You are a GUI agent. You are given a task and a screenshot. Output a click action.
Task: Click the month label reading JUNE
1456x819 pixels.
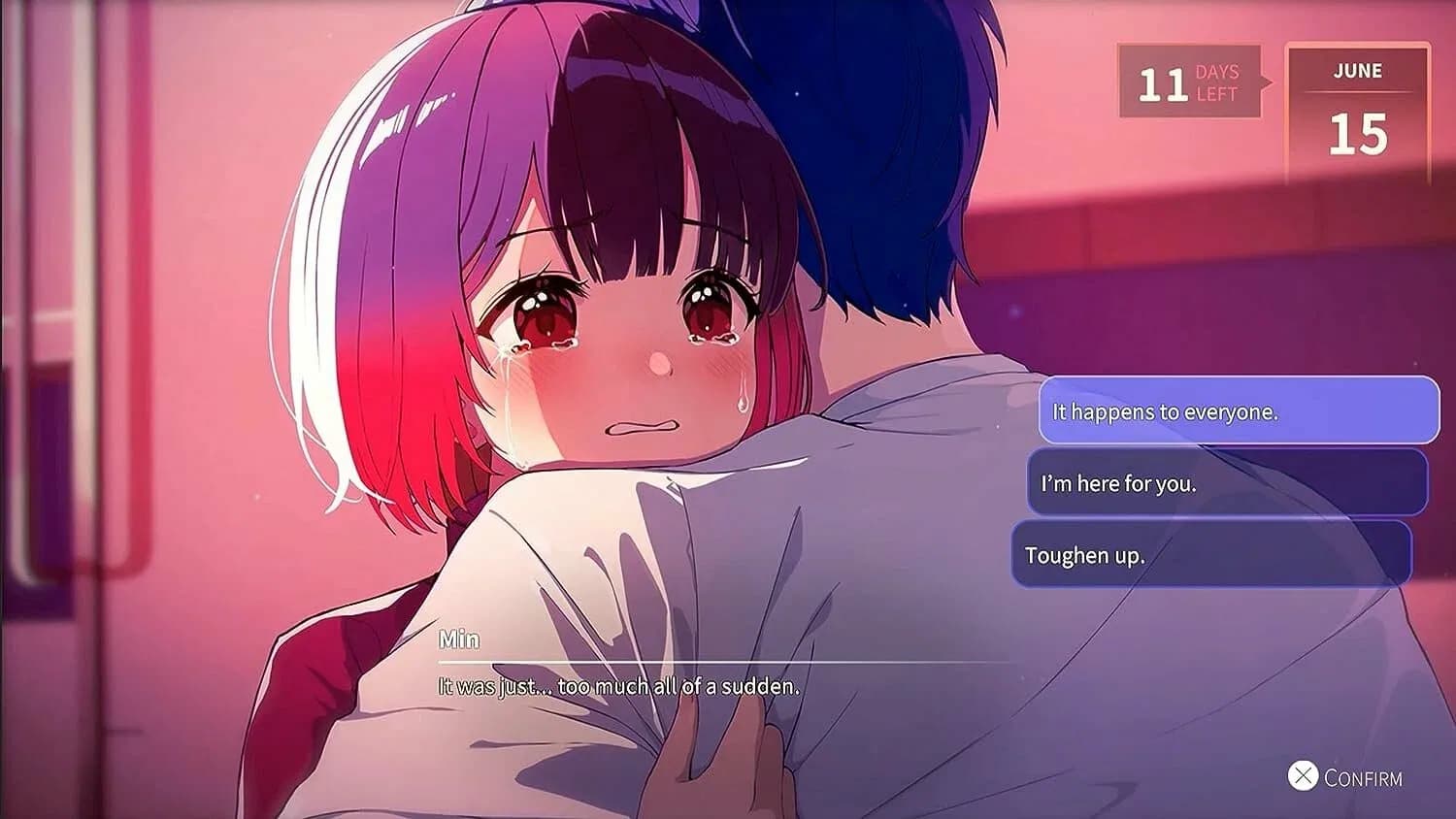point(1359,71)
